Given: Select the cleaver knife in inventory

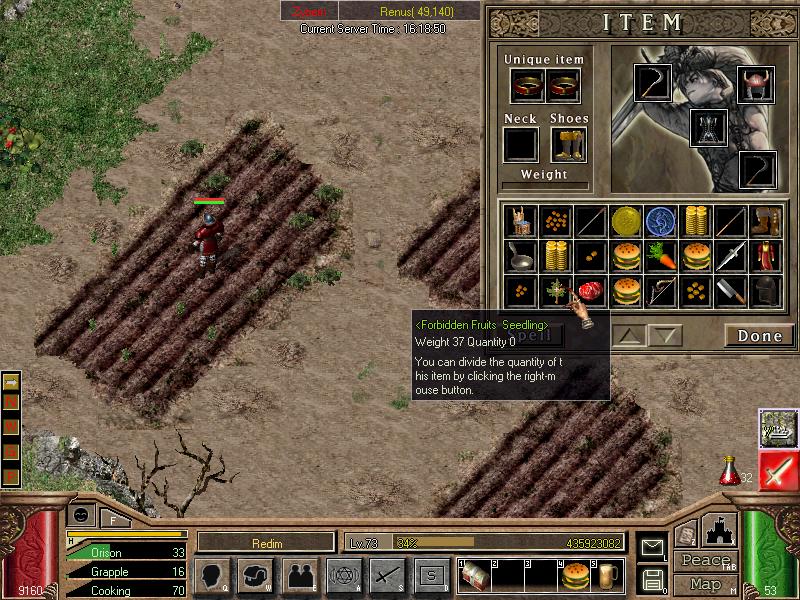Looking at the screenshot, I should coord(731,291).
